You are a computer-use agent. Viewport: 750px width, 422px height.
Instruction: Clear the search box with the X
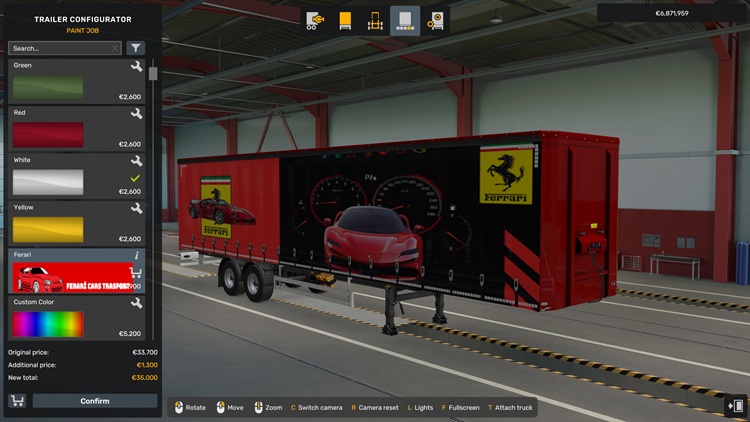tap(115, 48)
